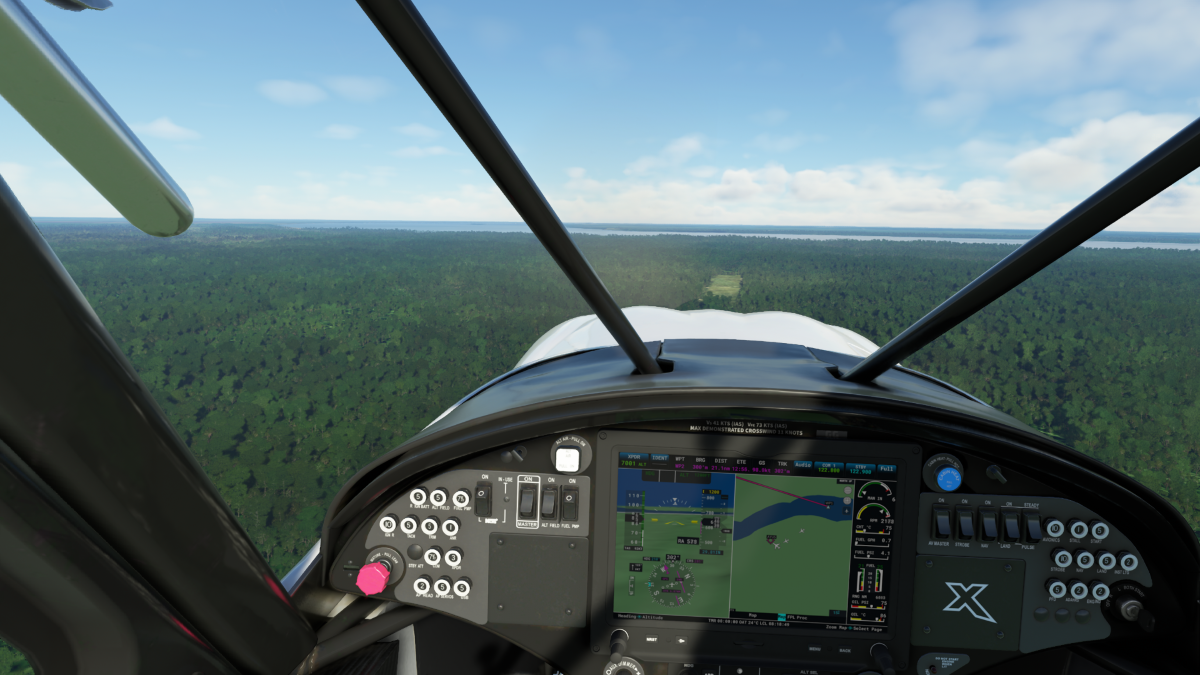Screen dimensions: 1200x675
Task: Toggle the PULSE/STEADY light switch
Action: point(1033,526)
